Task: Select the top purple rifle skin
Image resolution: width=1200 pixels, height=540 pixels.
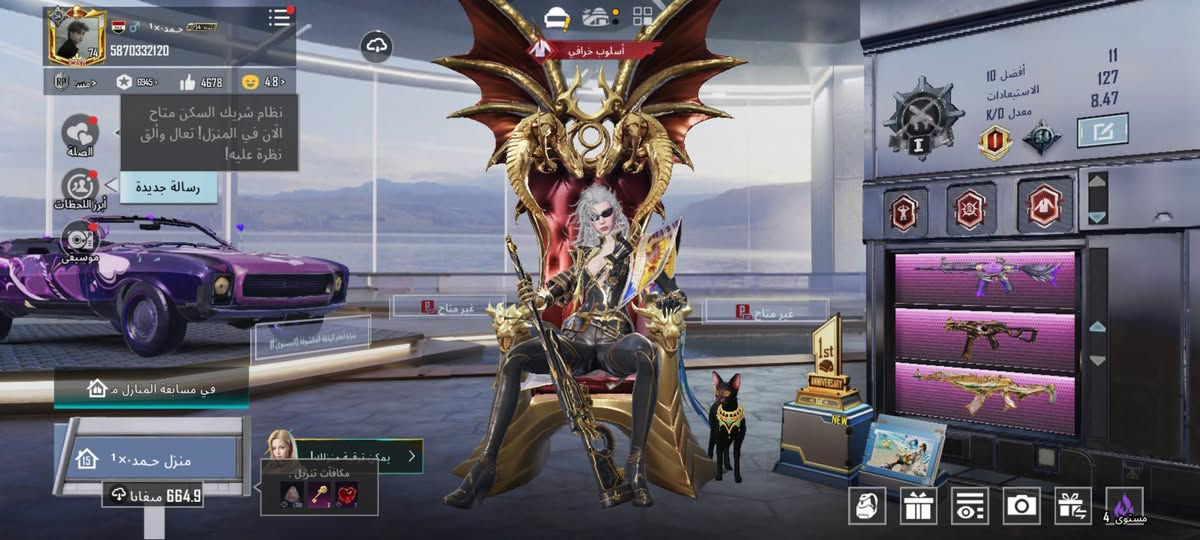Action: [985, 278]
